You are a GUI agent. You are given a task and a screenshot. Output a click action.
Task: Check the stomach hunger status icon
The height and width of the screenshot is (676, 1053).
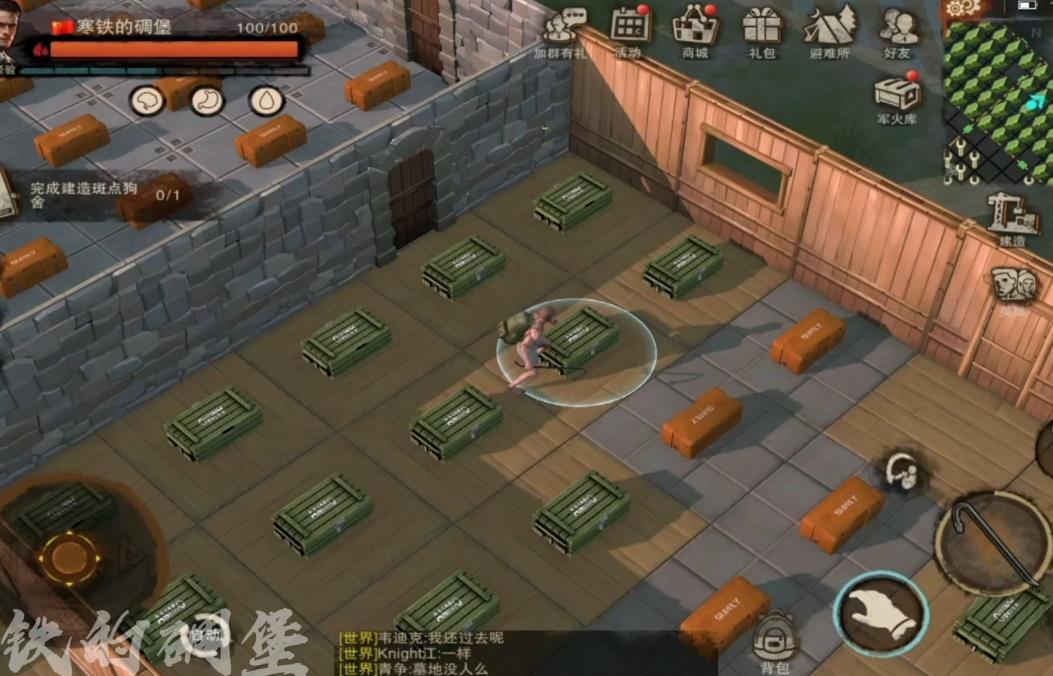coord(207,100)
